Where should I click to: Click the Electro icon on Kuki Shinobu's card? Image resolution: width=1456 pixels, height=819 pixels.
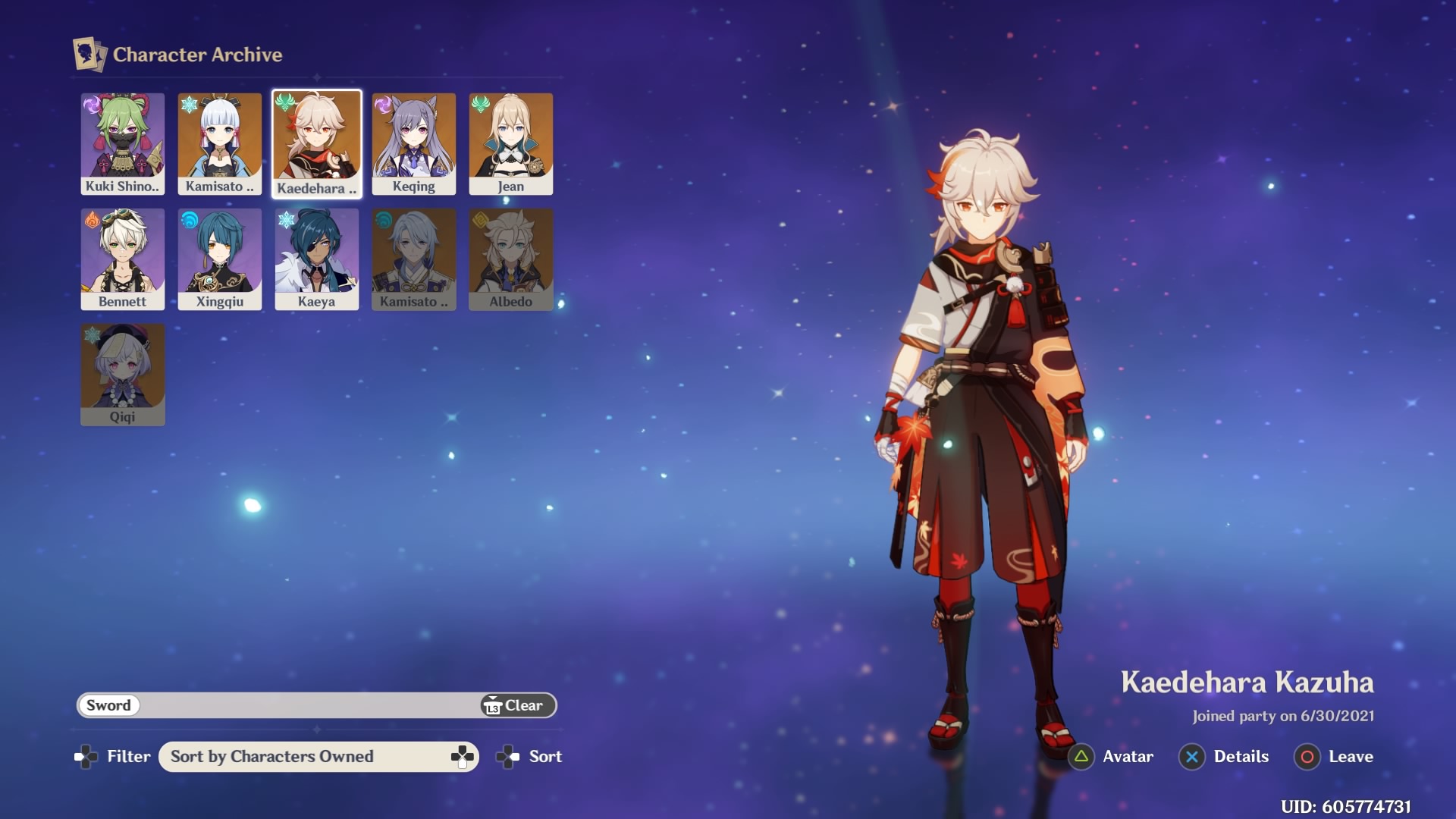point(93,104)
